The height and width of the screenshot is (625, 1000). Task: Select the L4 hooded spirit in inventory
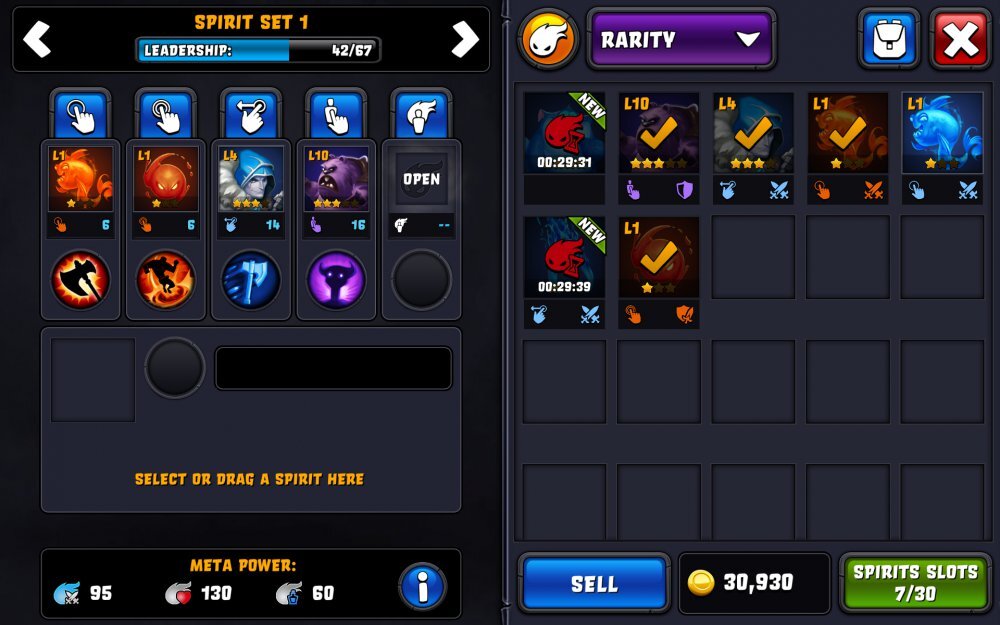(x=753, y=133)
